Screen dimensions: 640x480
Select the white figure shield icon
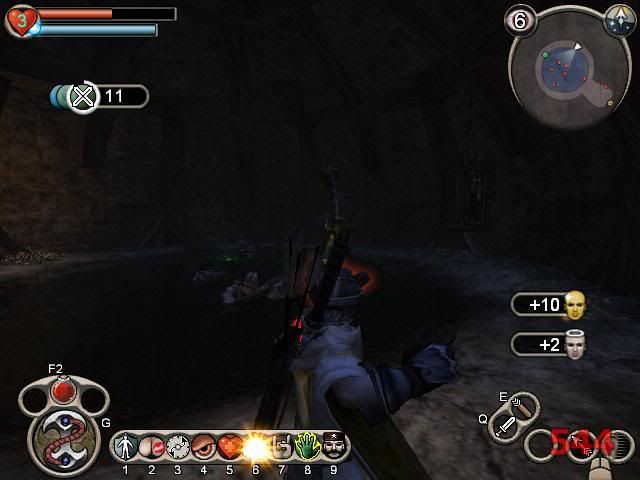[x=126, y=445]
